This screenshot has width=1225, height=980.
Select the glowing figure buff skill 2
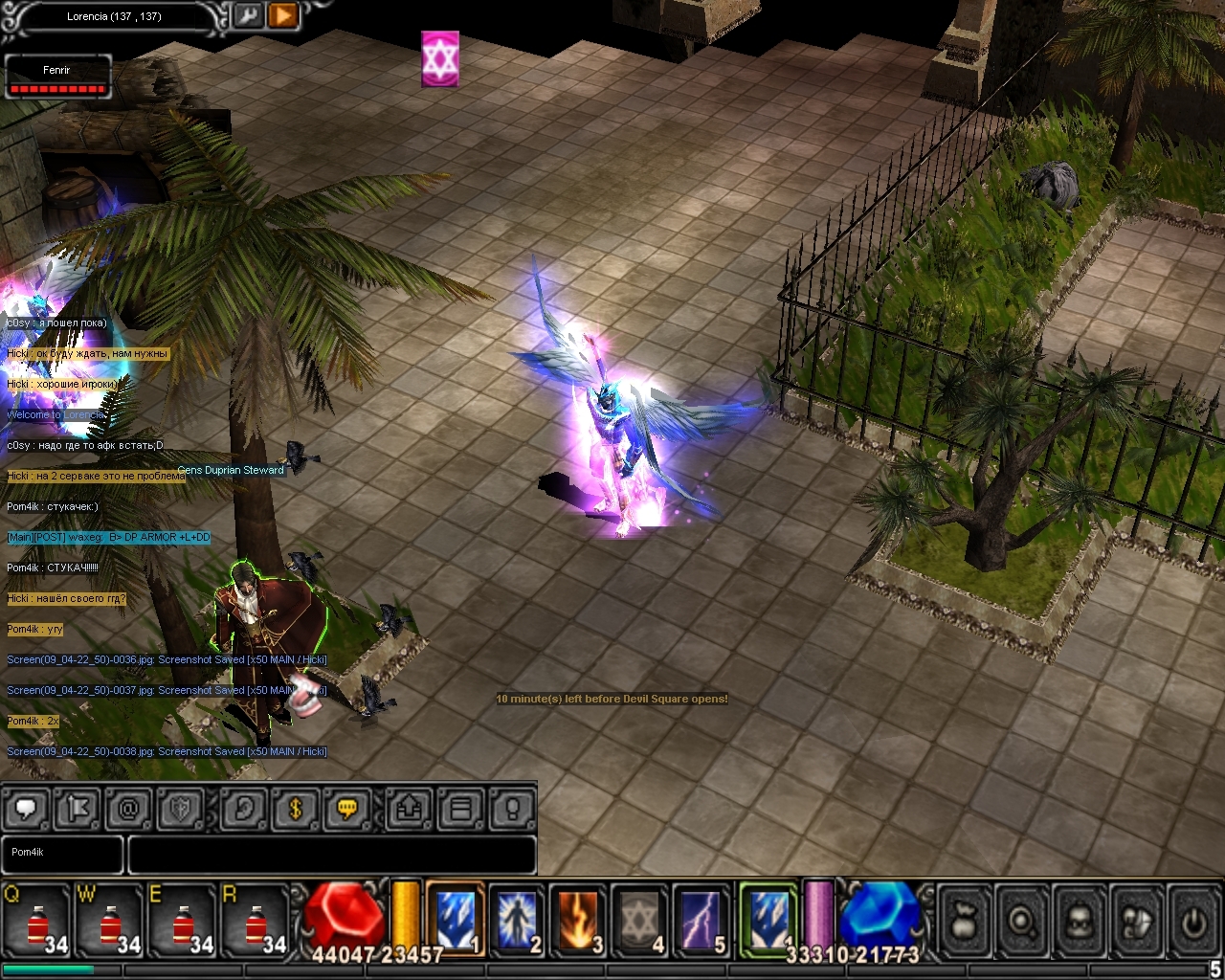click(x=517, y=920)
